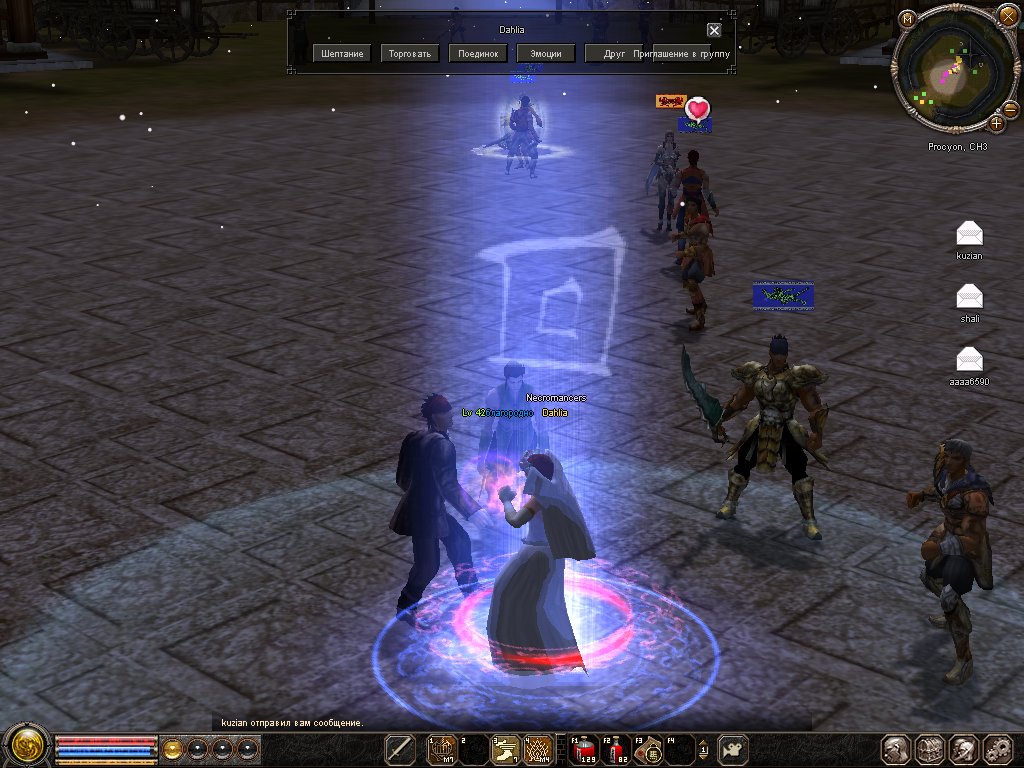Challenge Dahlia with the Поединок button
This screenshot has width=1024, height=768.
(x=479, y=53)
